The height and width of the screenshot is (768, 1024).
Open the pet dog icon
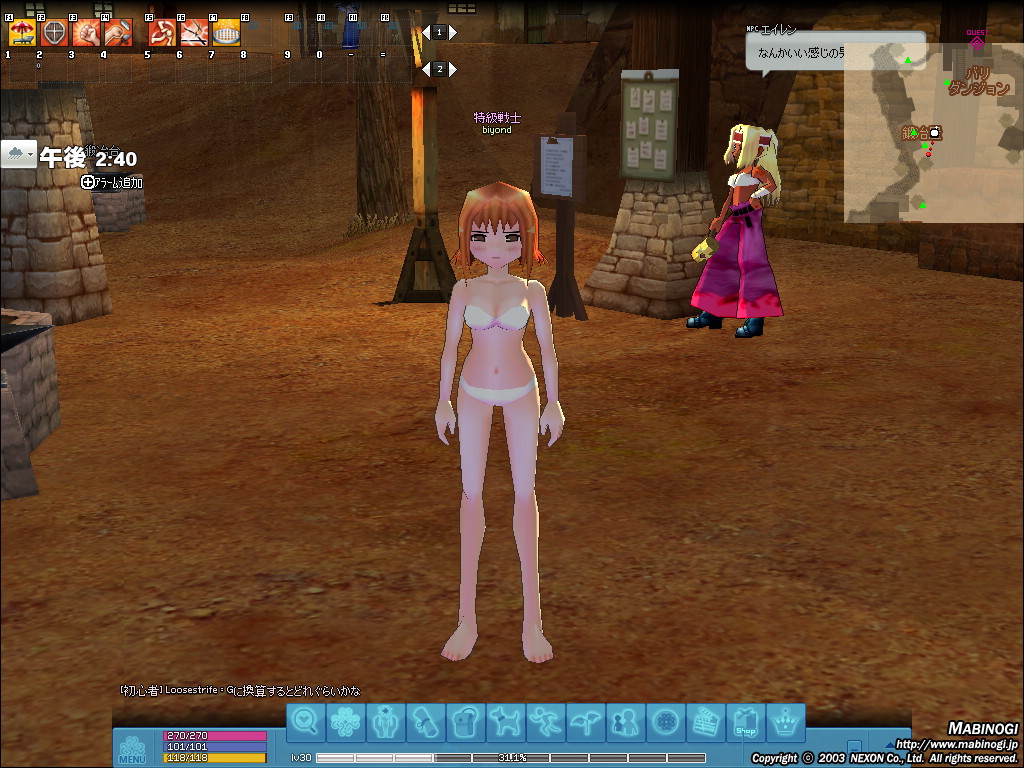(x=505, y=721)
